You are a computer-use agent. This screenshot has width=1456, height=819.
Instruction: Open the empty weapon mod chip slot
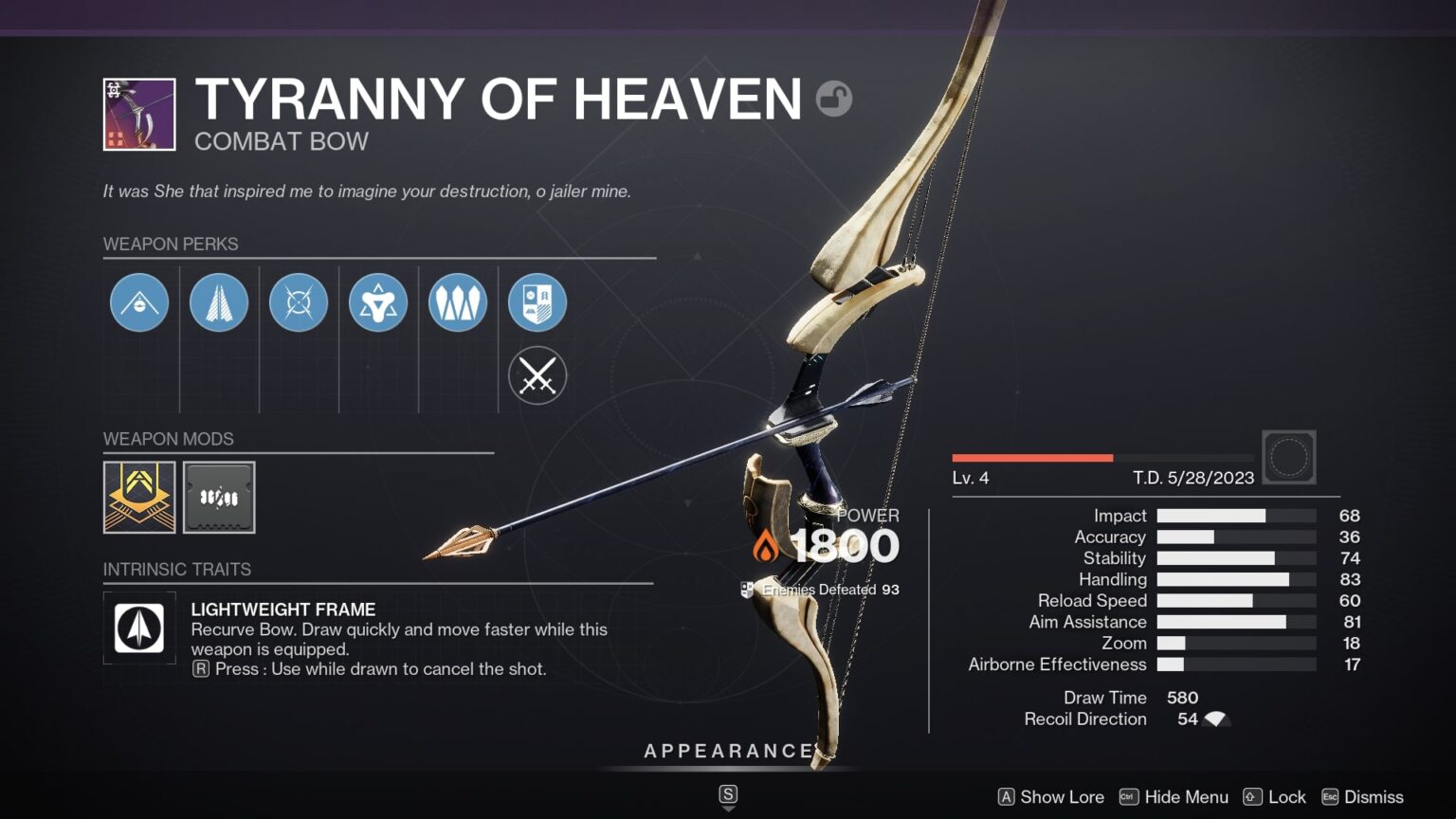tap(219, 497)
